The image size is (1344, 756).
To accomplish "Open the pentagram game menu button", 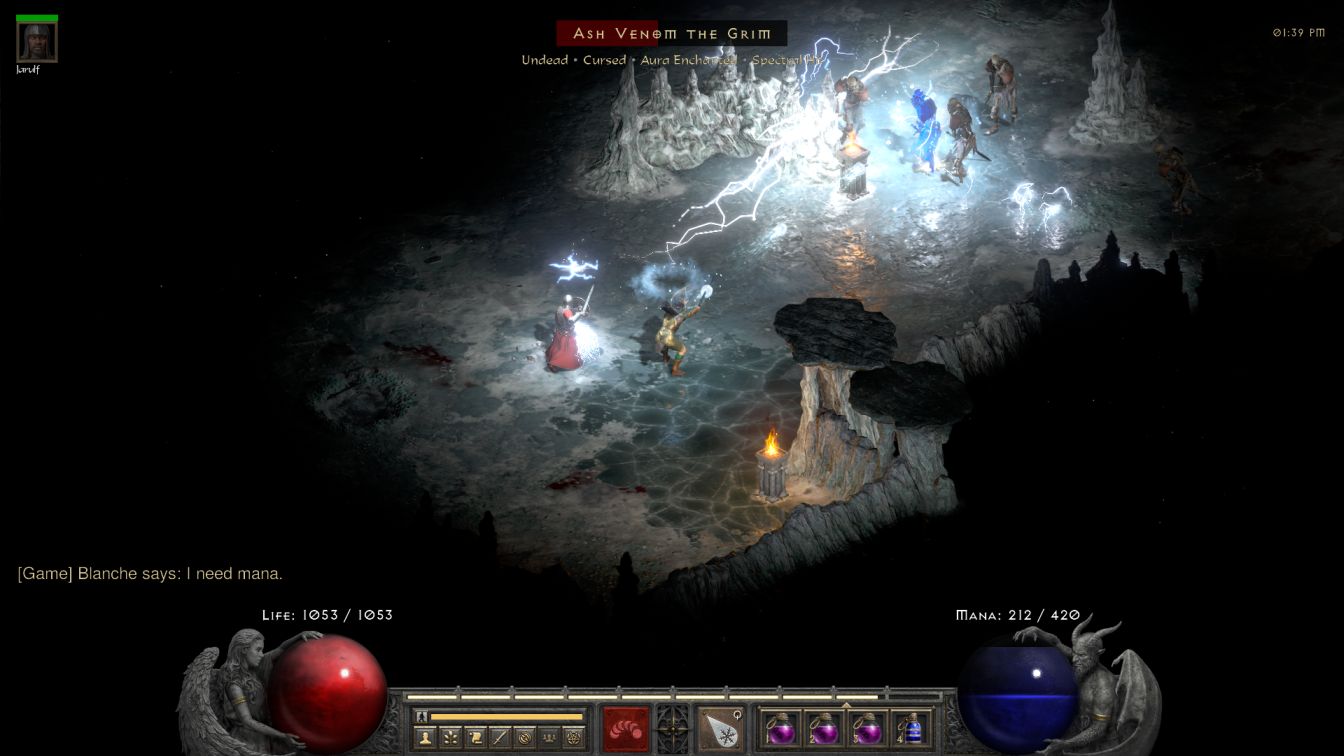I will tap(573, 738).
